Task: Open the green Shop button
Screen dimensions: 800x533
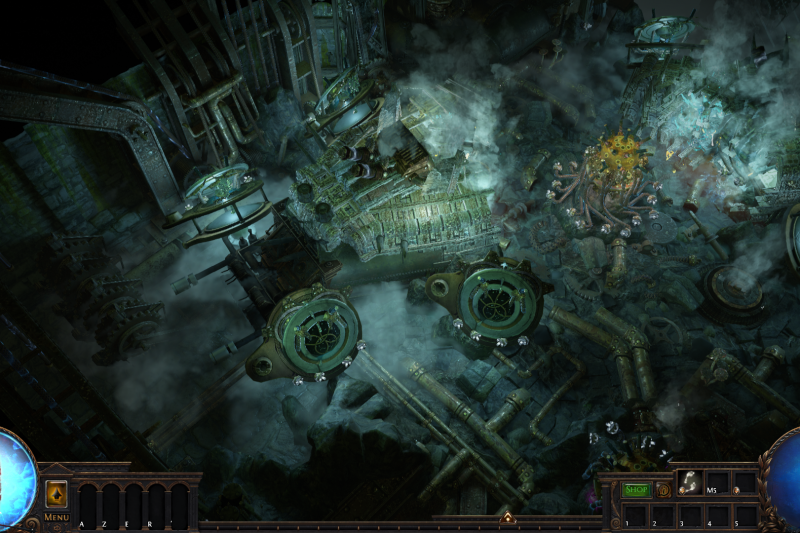Action: click(637, 490)
